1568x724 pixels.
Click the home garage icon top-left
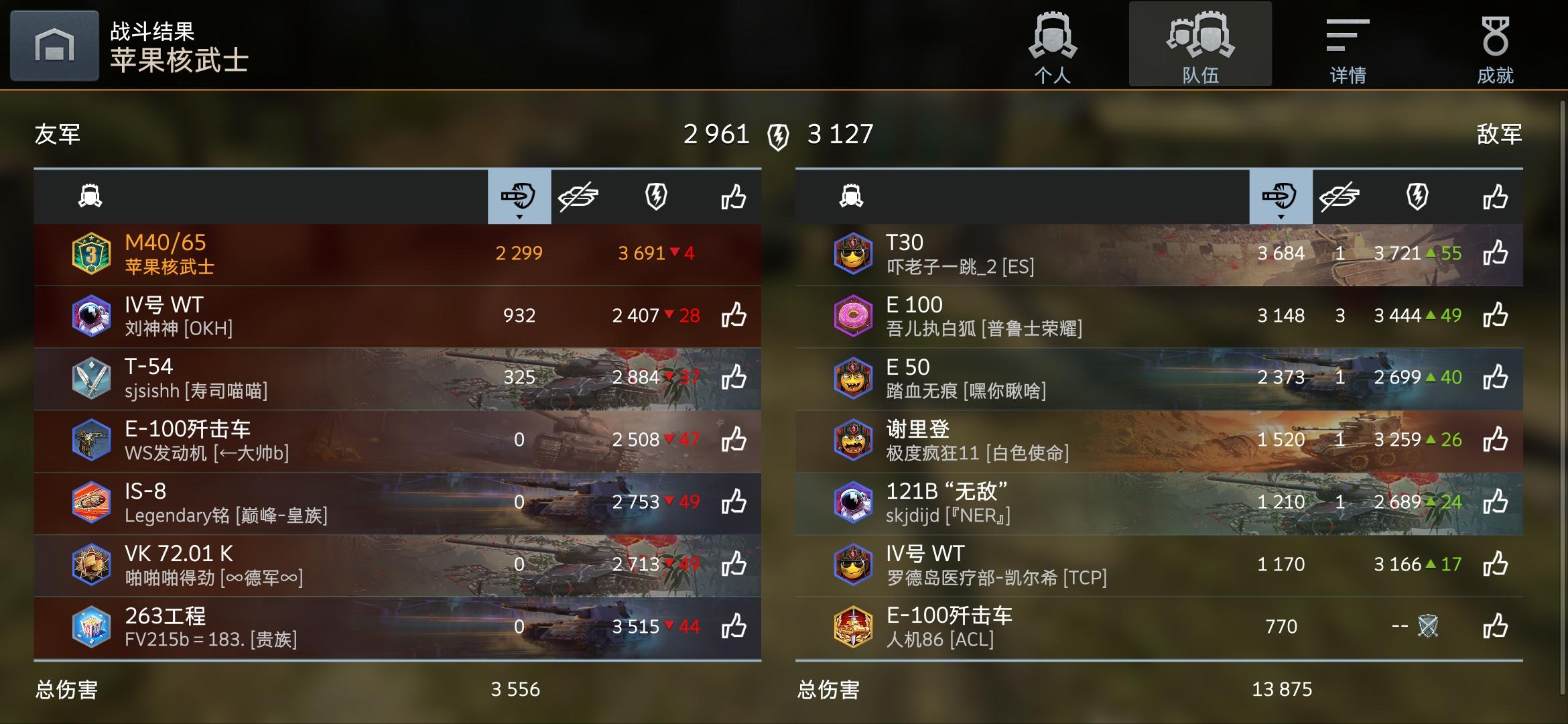tap(54, 44)
